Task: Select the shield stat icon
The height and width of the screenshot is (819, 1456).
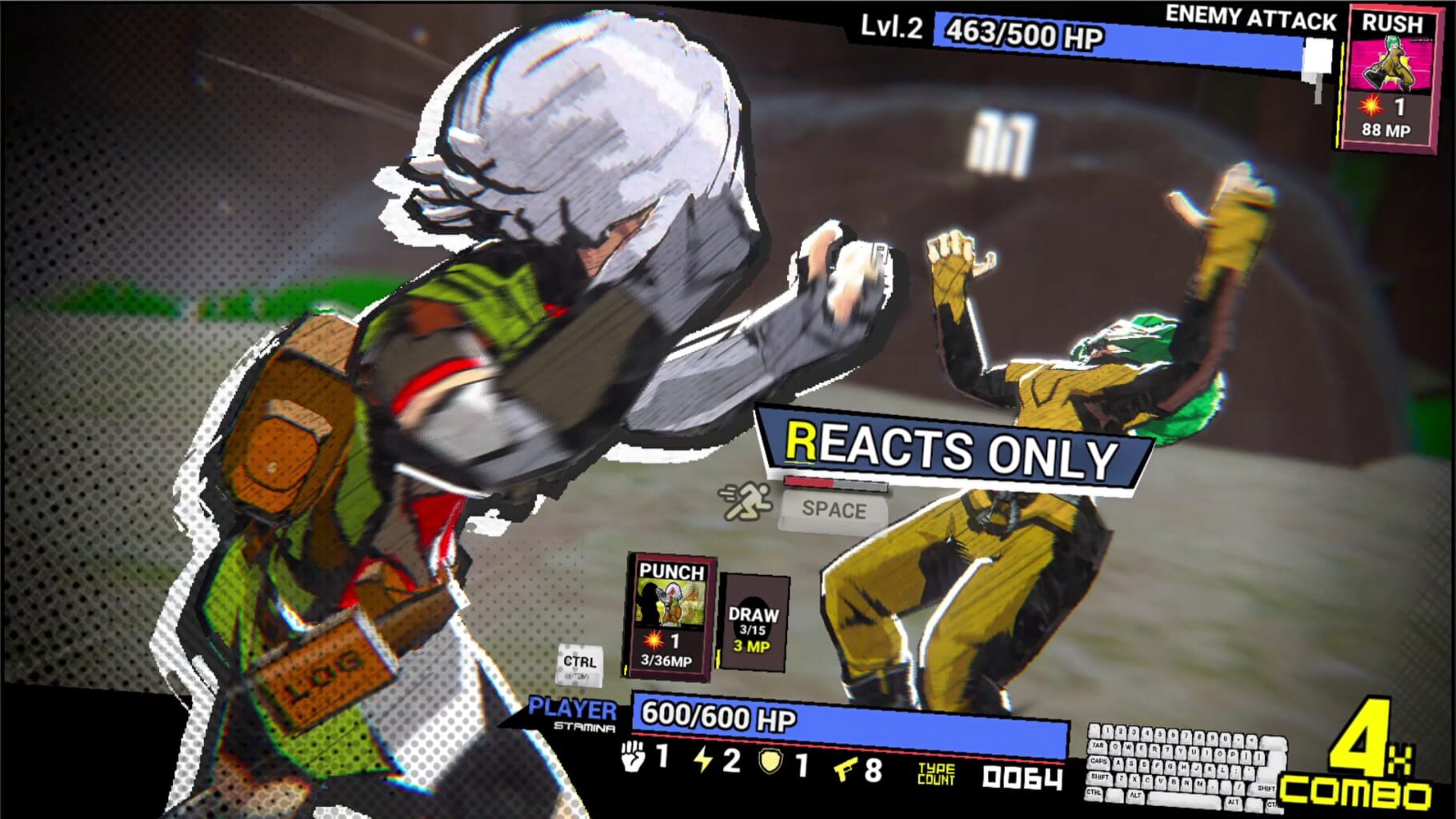Action: point(770,761)
